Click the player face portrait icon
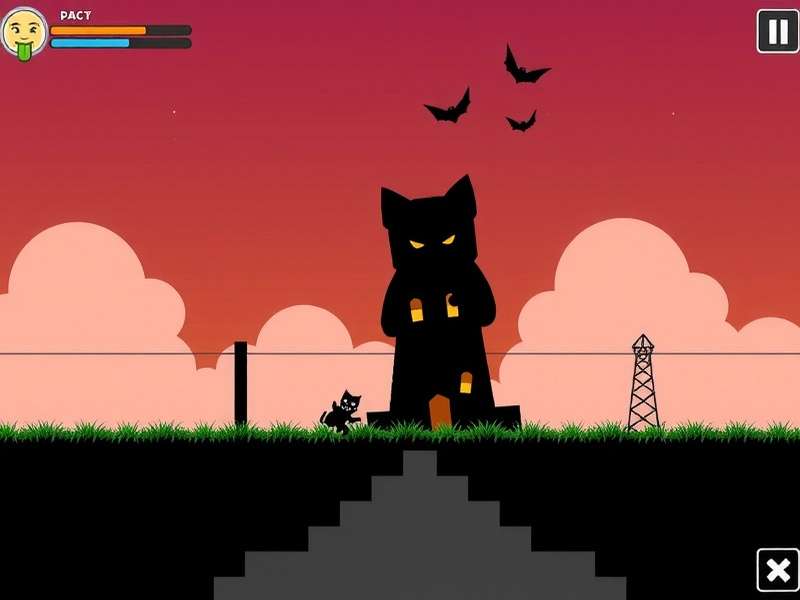This screenshot has height=600, width=800. (x=24, y=33)
